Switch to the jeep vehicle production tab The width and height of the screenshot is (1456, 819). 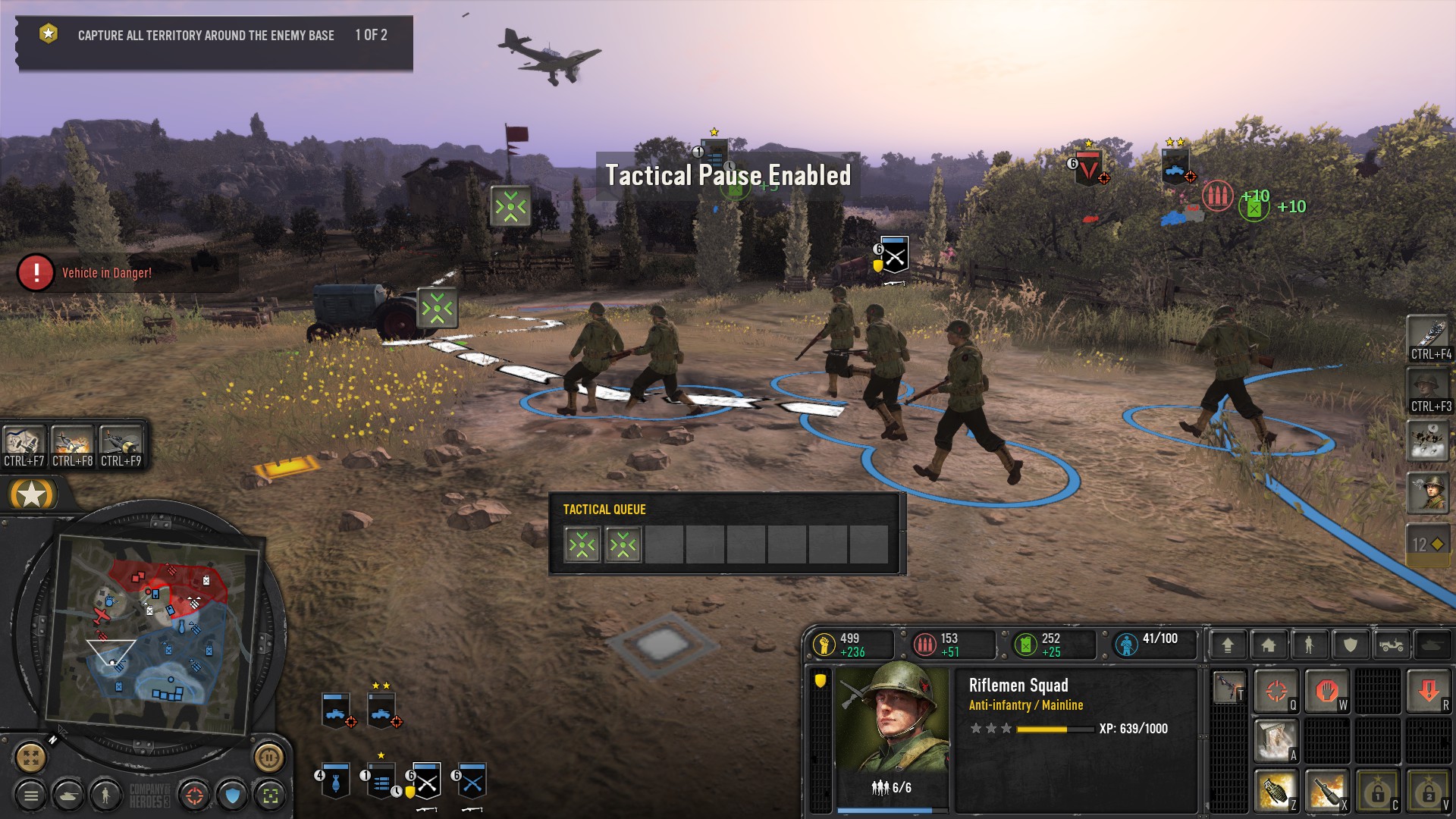pos(1391,645)
